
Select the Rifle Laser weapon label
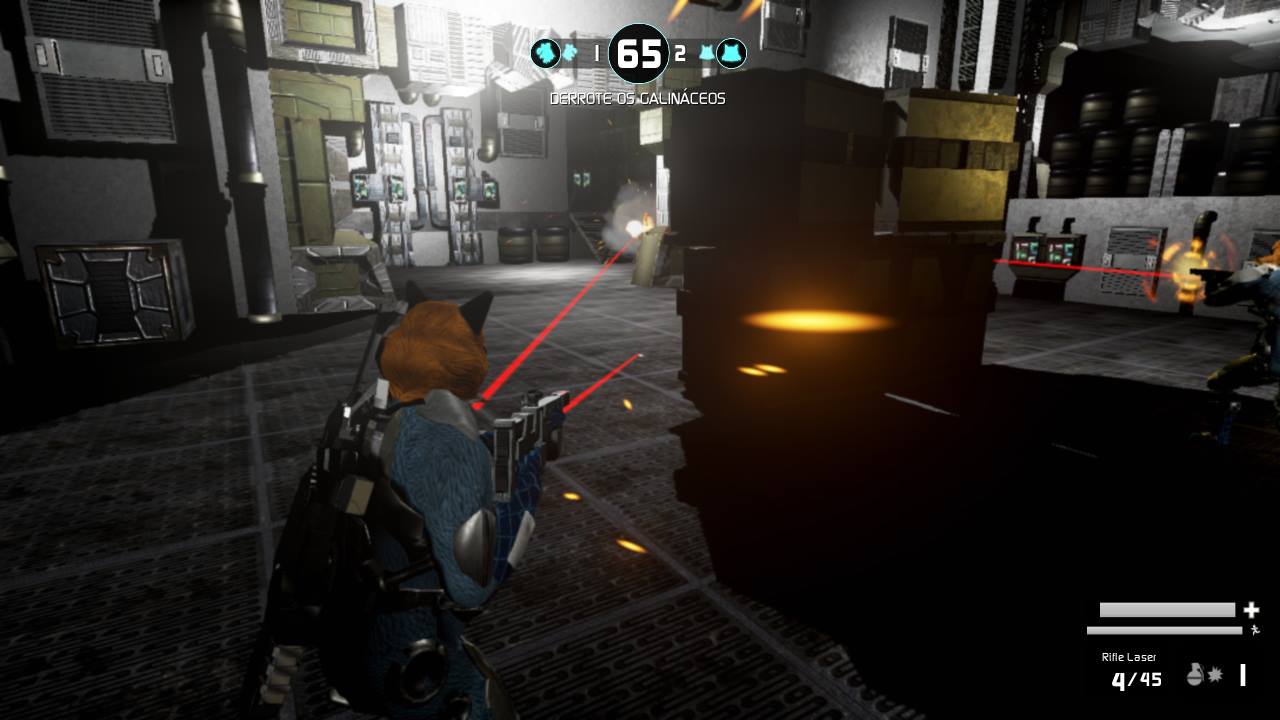tap(1129, 657)
